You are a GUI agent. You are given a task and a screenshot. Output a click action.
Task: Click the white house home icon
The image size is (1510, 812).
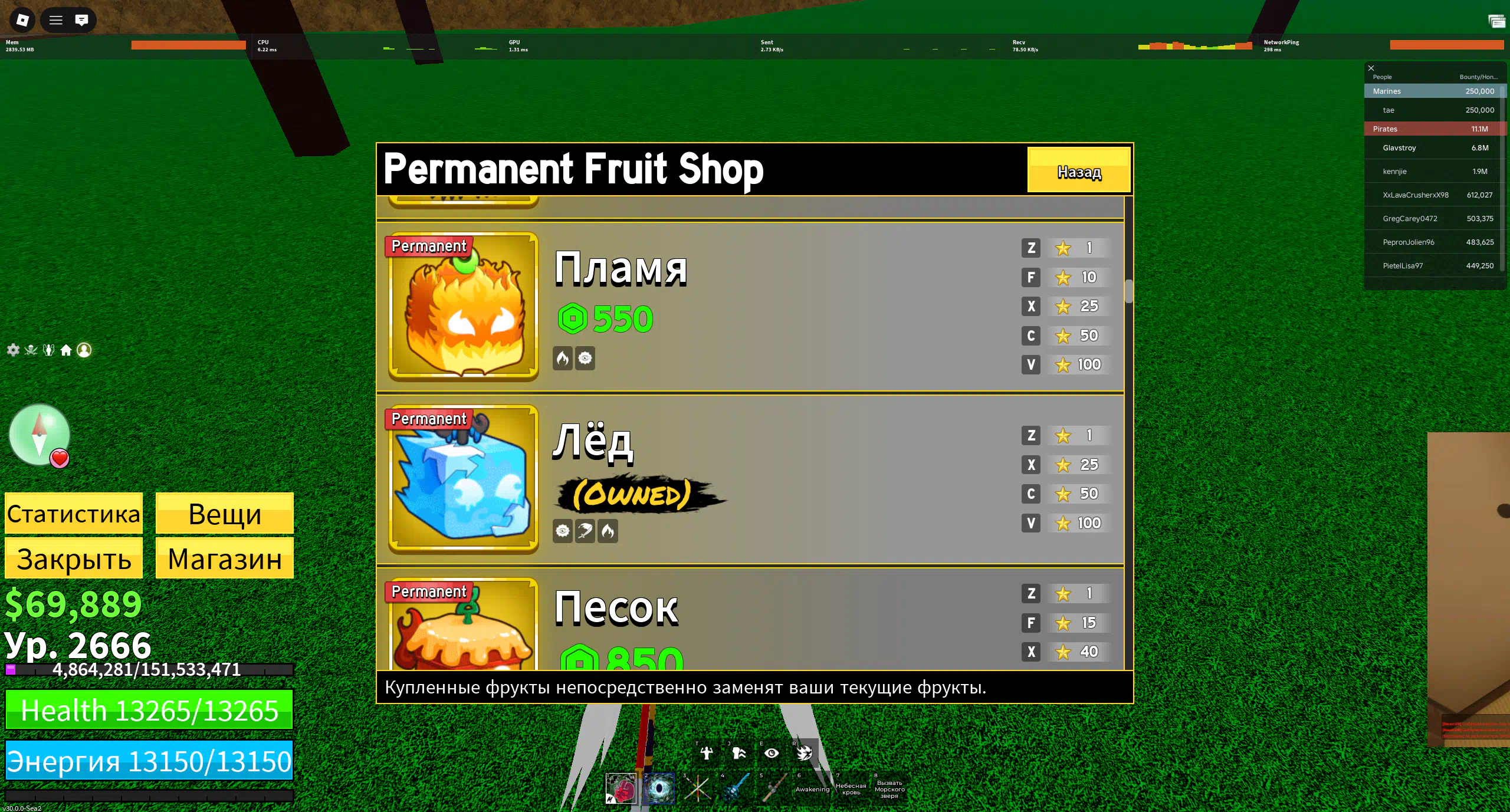66,350
